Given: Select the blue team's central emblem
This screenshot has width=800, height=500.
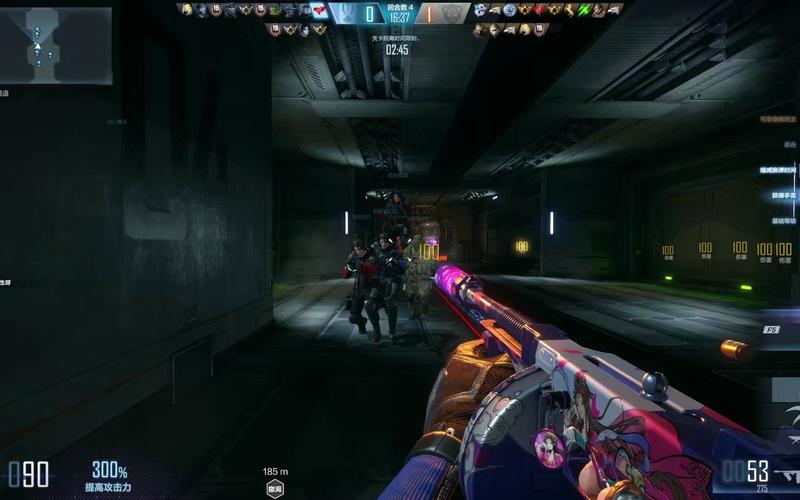Looking at the screenshot, I should 343,13.
